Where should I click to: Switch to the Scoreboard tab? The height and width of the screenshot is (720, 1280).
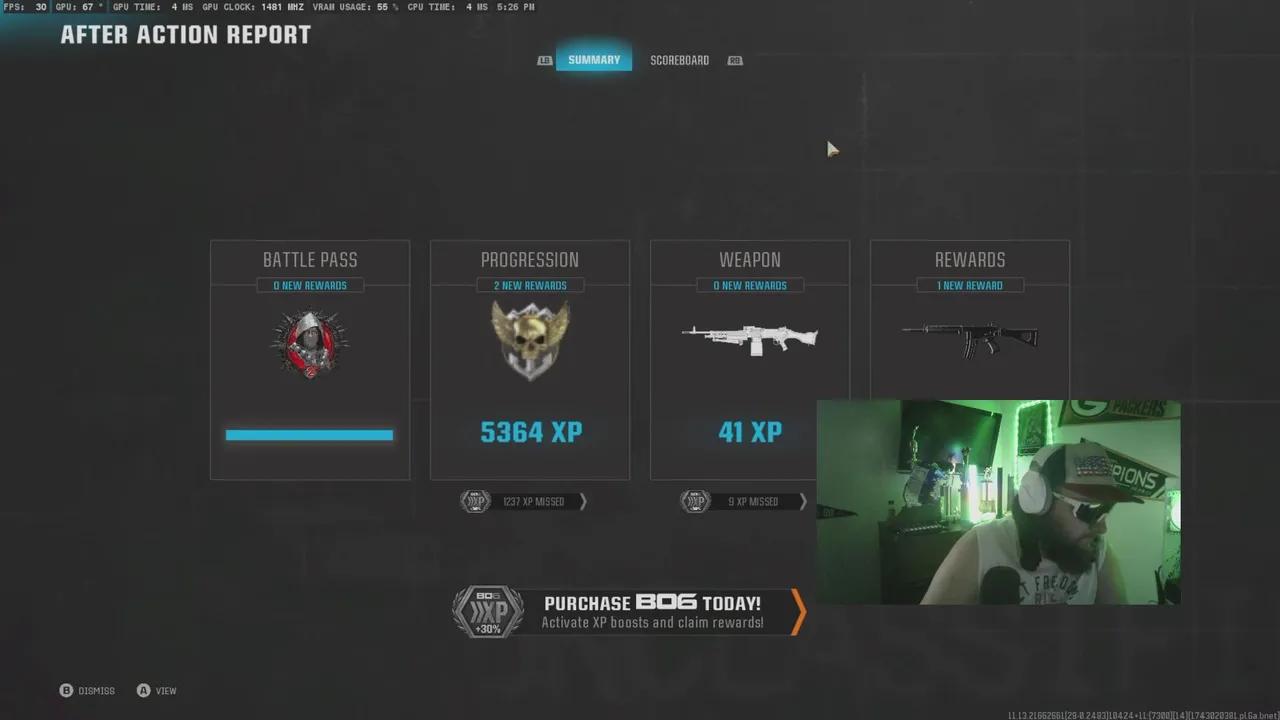pyautogui.click(x=679, y=60)
